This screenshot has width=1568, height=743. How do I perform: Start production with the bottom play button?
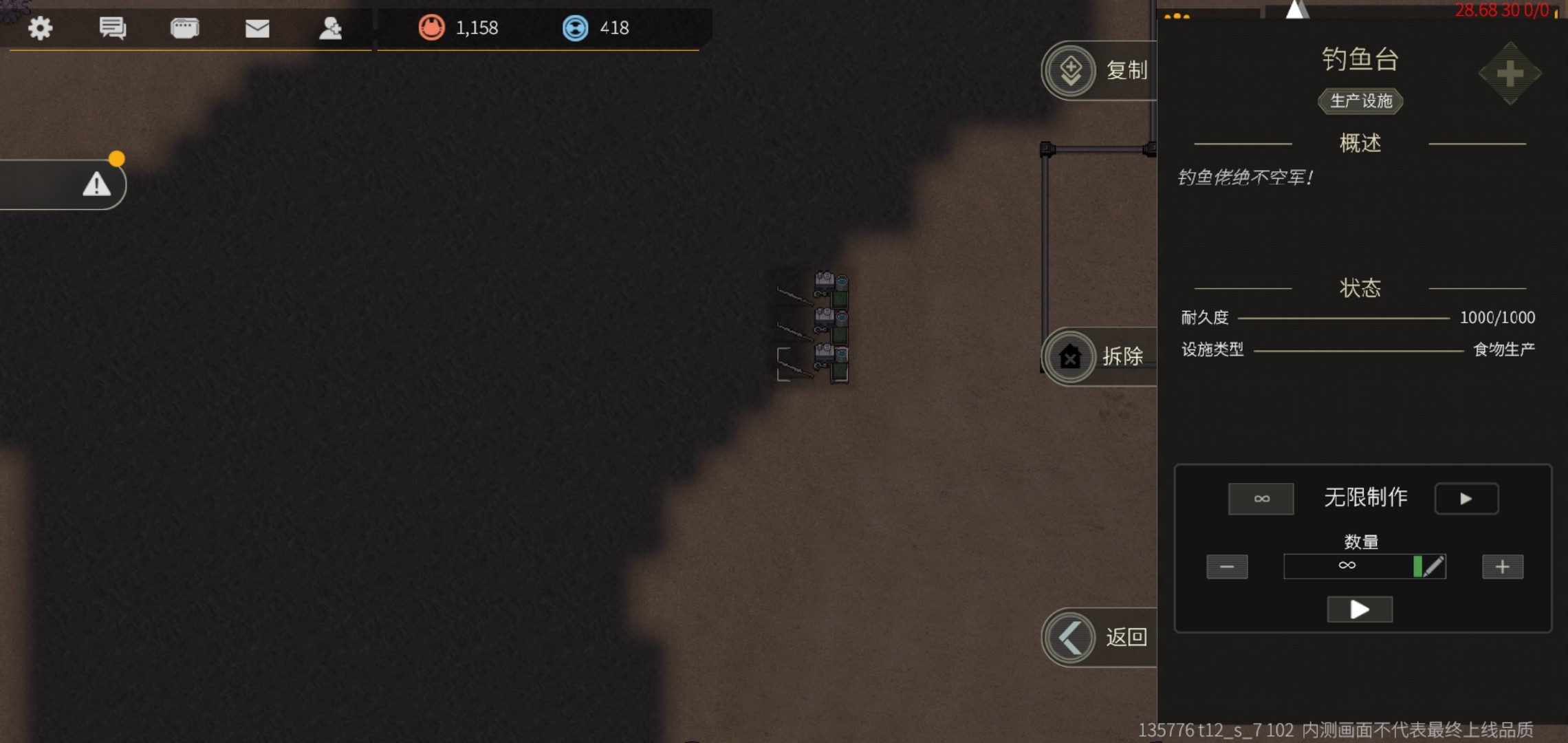pyautogui.click(x=1360, y=610)
